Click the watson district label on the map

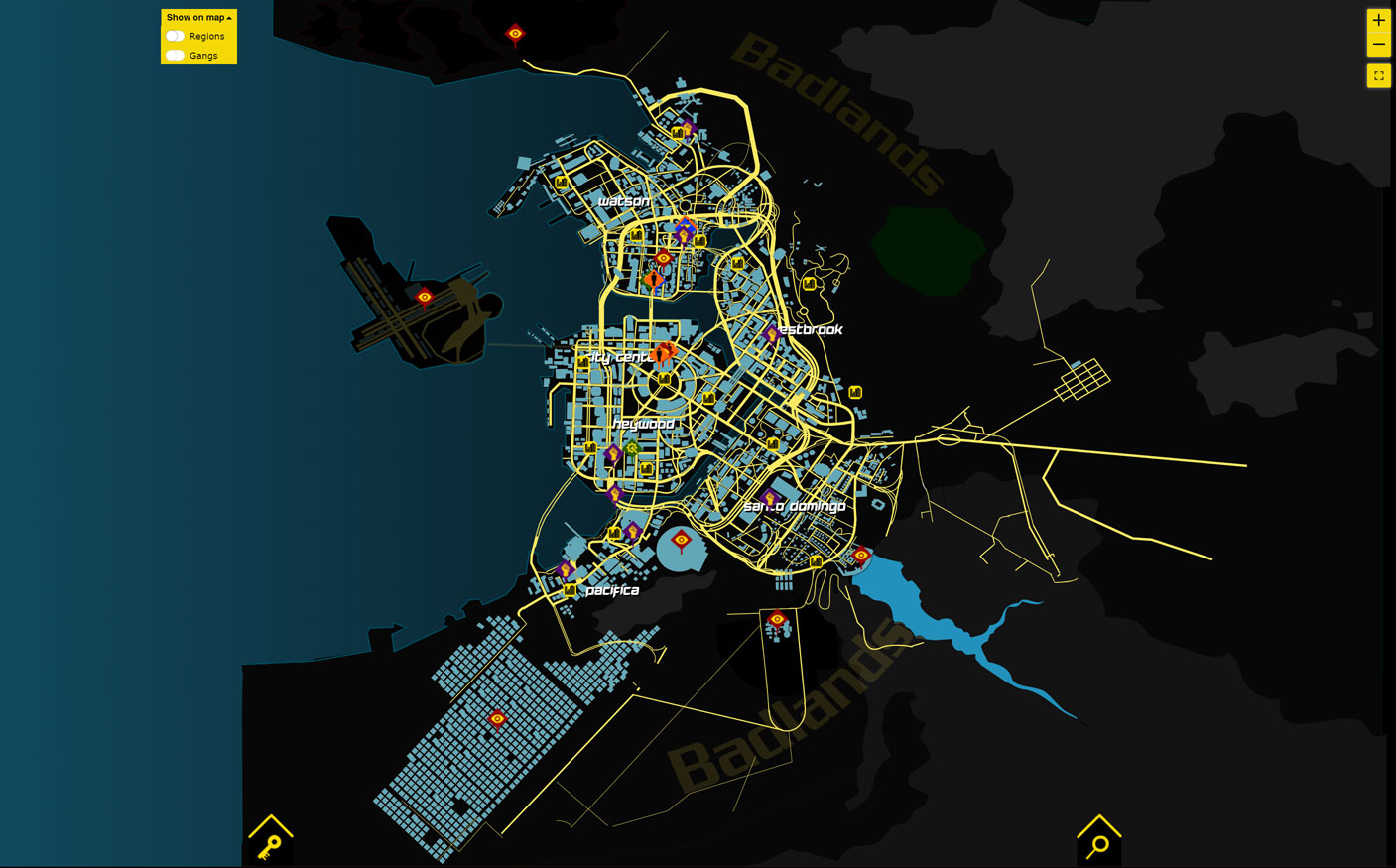click(625, 199)
